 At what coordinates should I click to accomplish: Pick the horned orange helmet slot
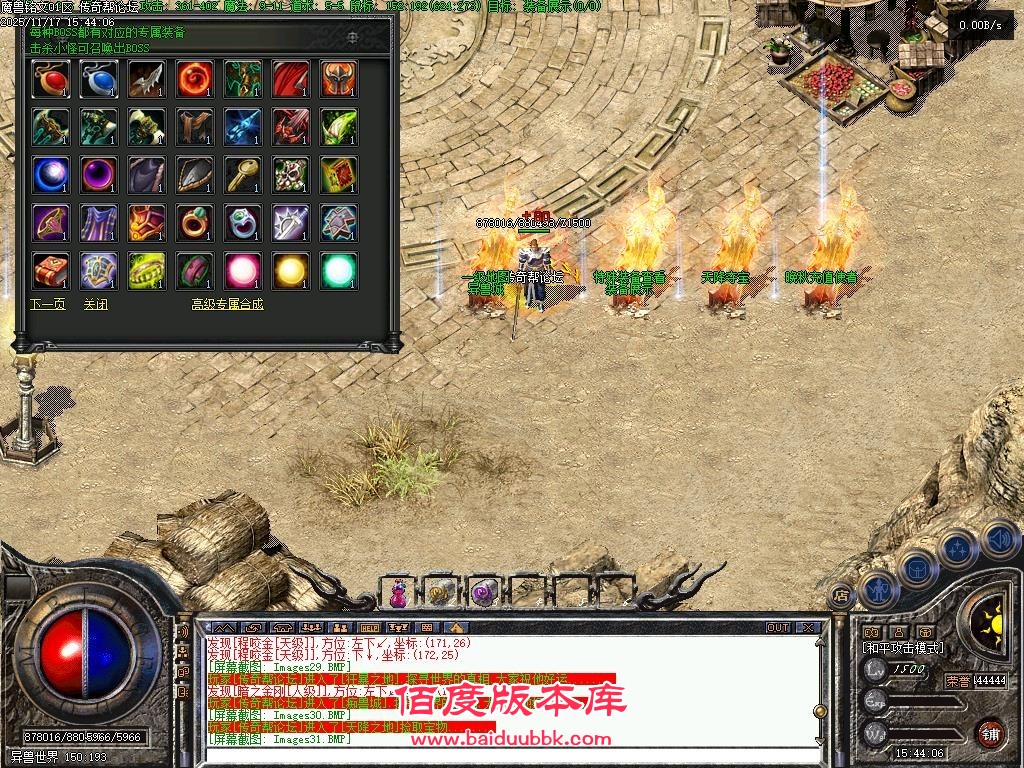click(339, 79)
